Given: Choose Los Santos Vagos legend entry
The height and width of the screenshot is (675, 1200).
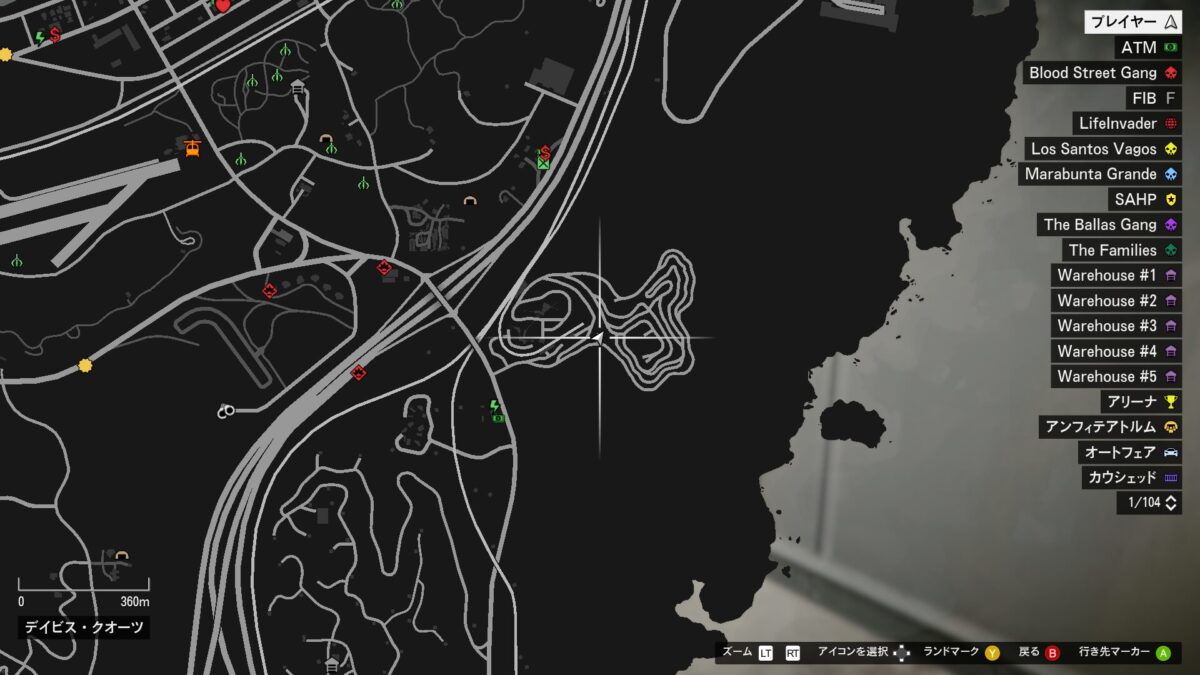Looking at the screenshot, I should 1104,149.
